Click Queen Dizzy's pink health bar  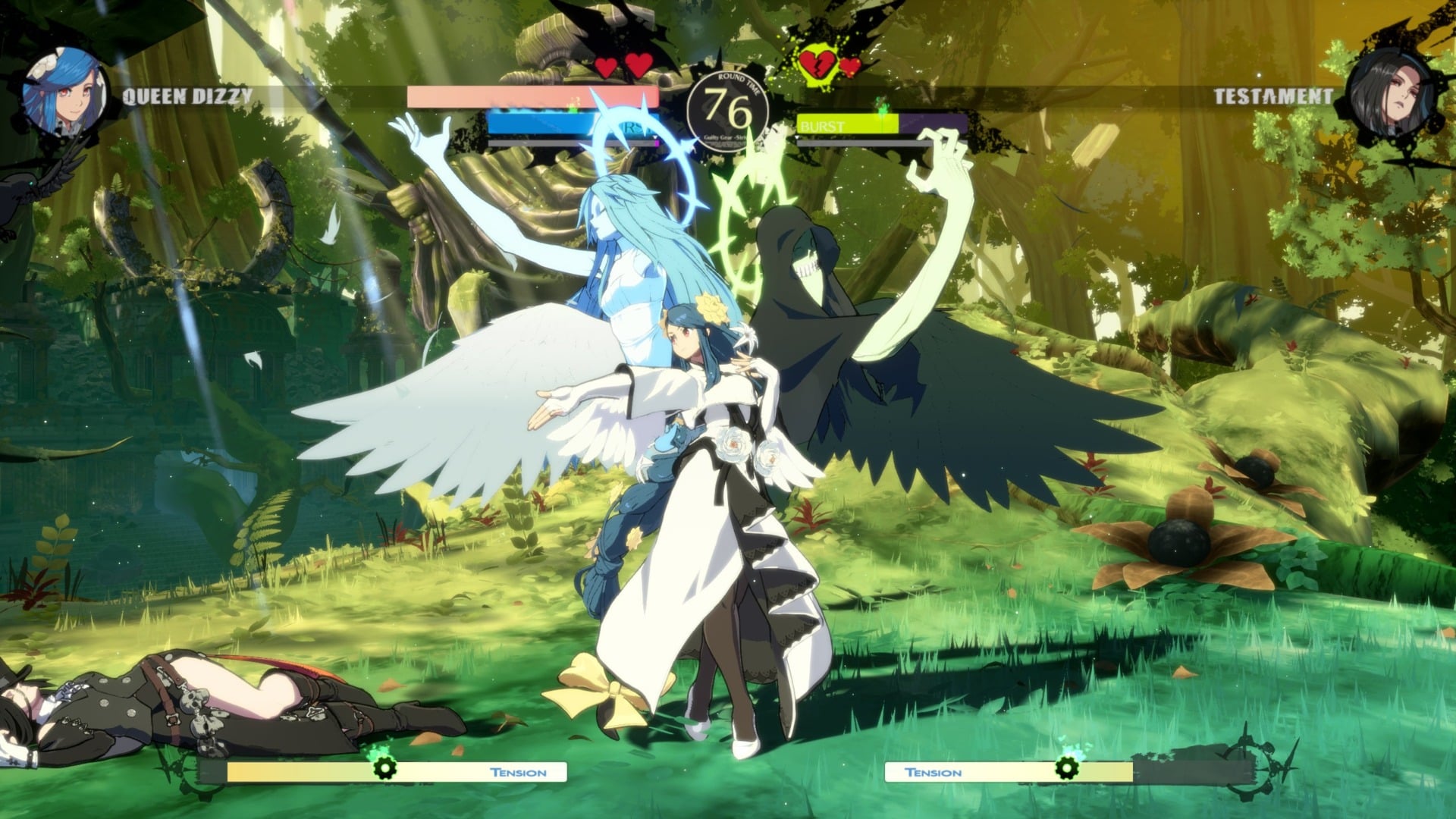pos(531,96)
